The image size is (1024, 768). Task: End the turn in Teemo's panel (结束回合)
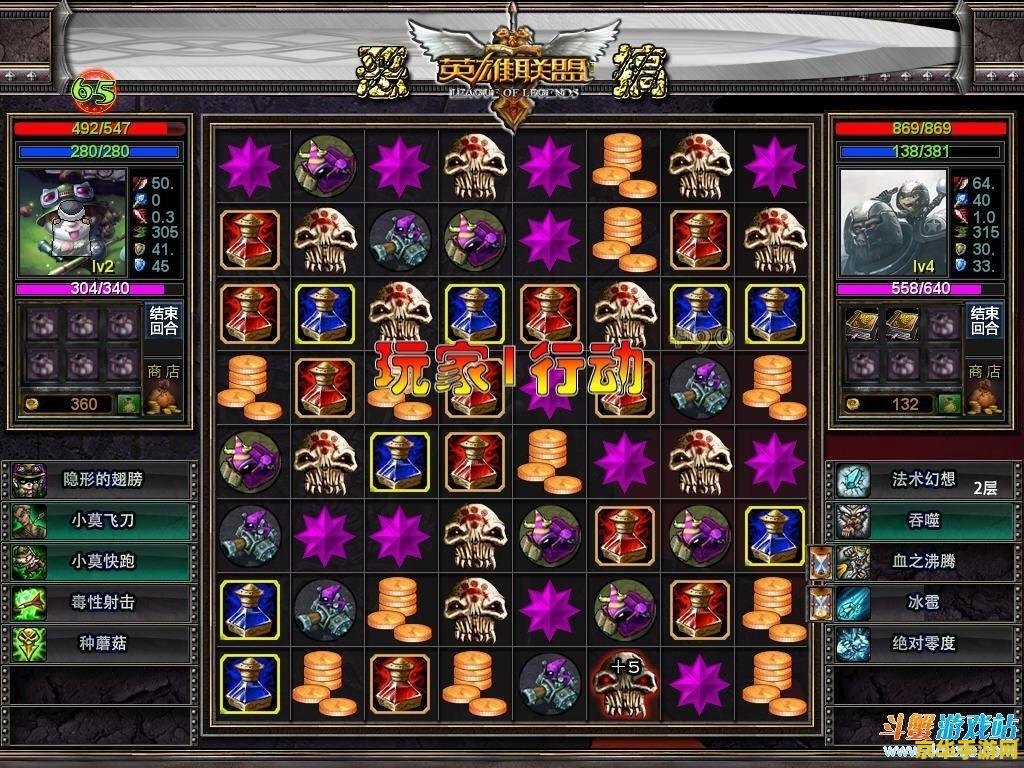163,321
